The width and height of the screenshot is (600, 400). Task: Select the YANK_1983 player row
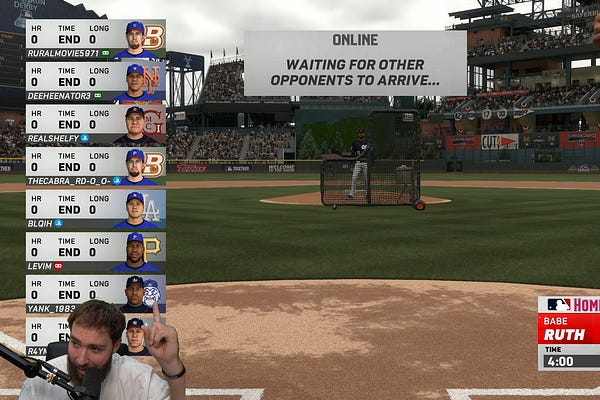95,295
